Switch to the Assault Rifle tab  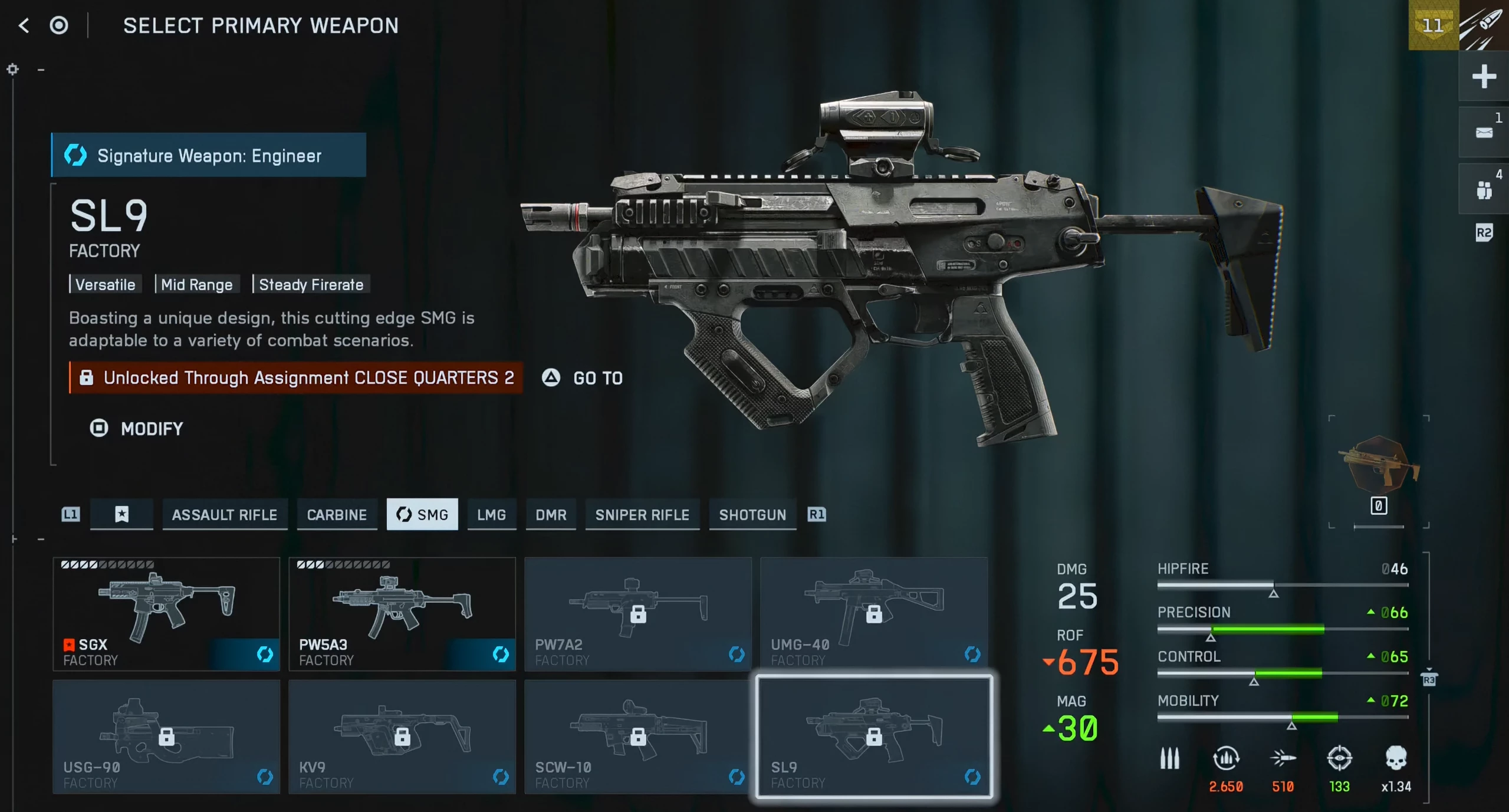[224, 515]
